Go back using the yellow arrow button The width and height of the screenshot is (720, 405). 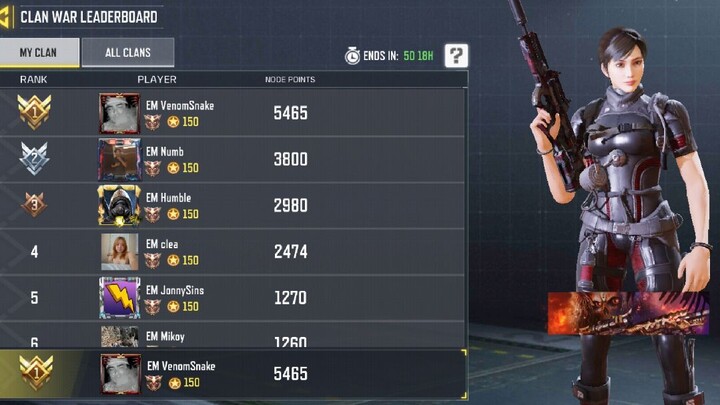click(x=6, y=16)
